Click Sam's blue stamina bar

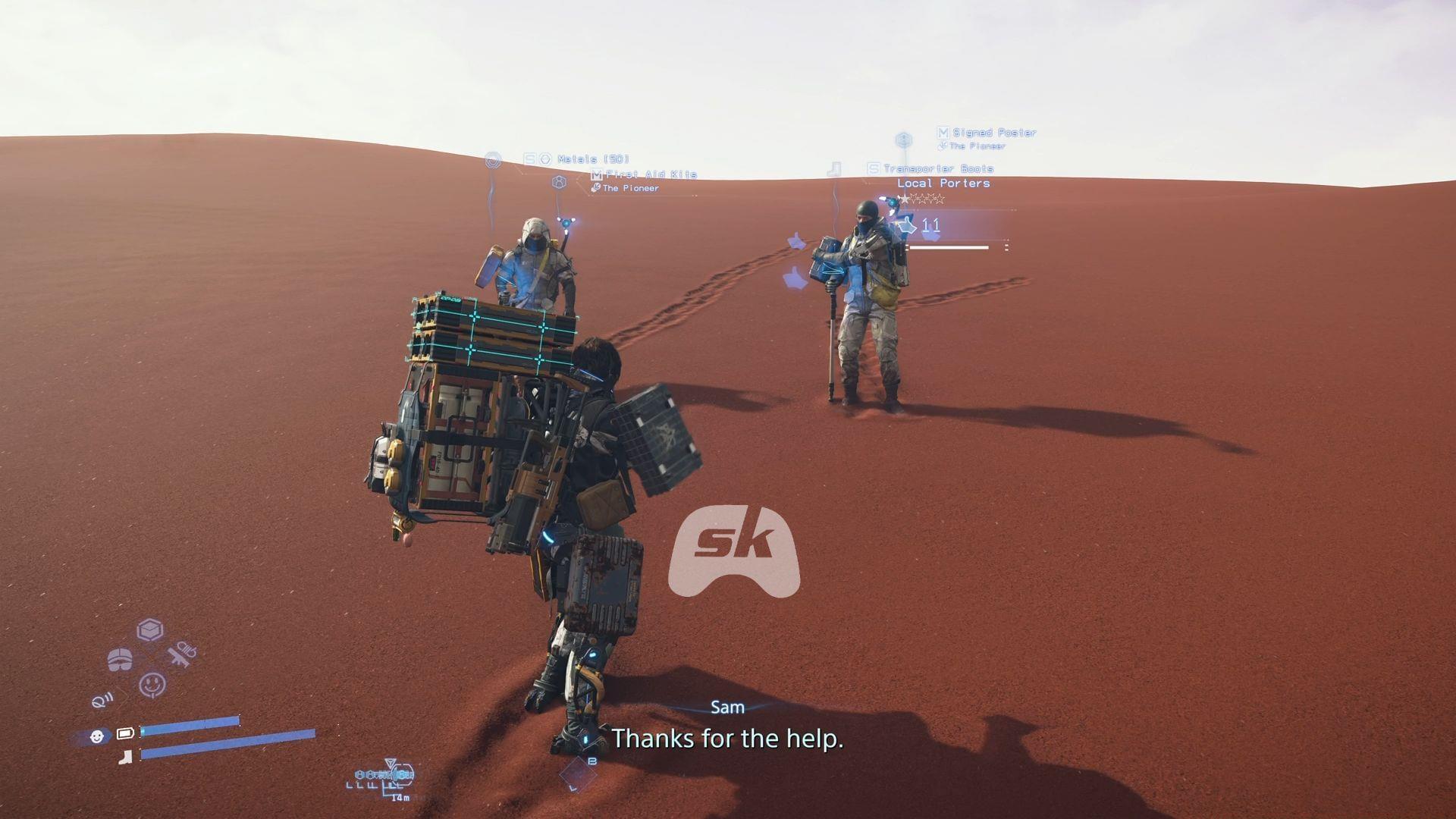[x=190, y=720]
